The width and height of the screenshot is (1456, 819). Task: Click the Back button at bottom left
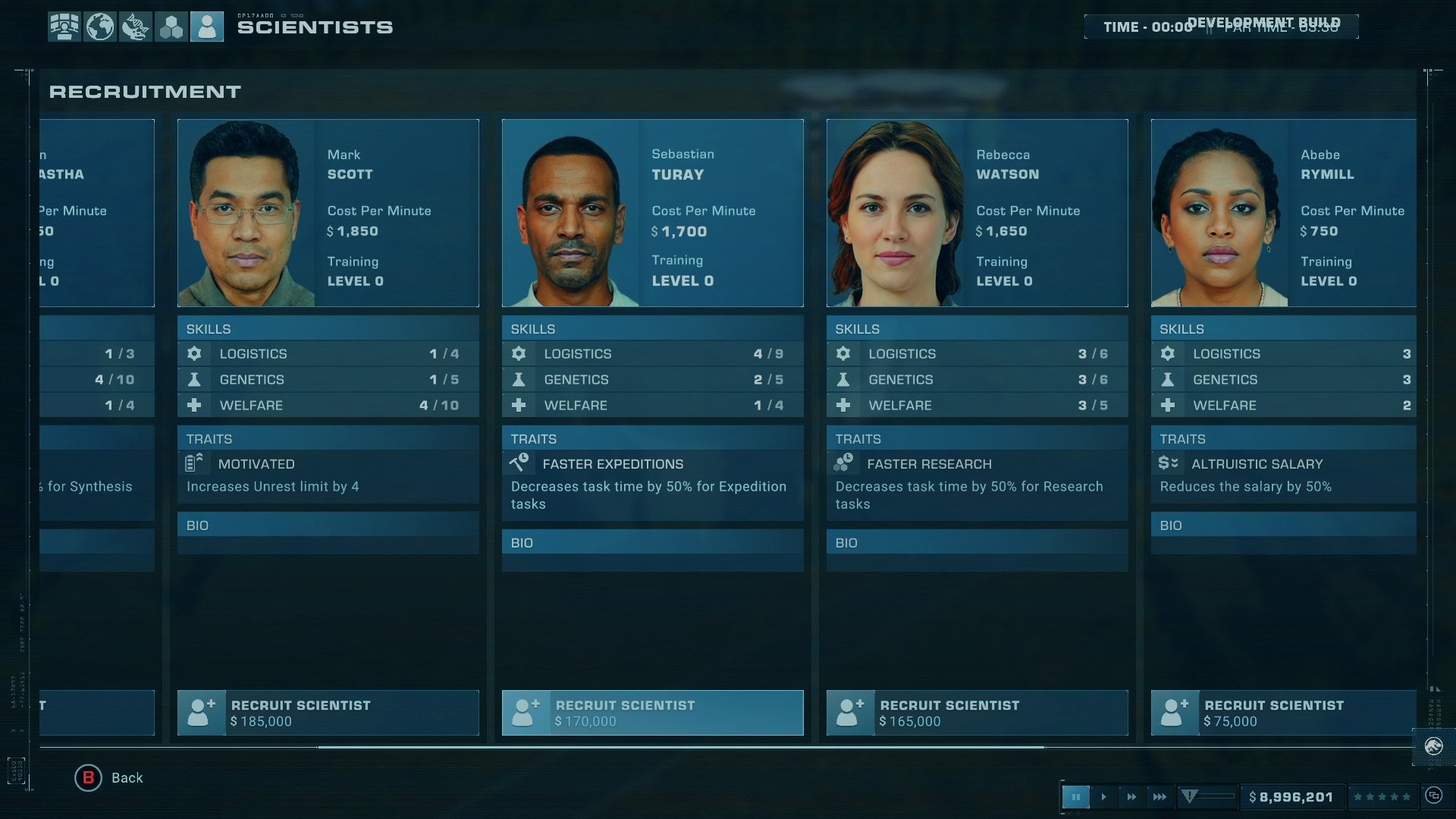click(x=109, y=777)
